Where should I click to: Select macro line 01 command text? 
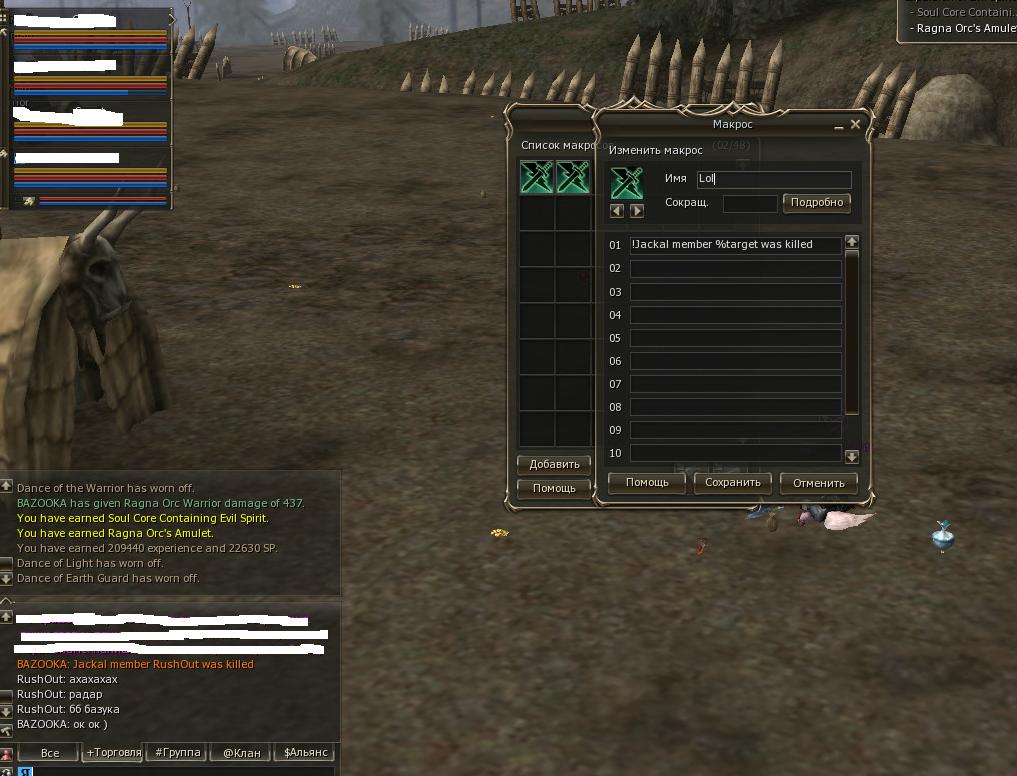[735, 245]
